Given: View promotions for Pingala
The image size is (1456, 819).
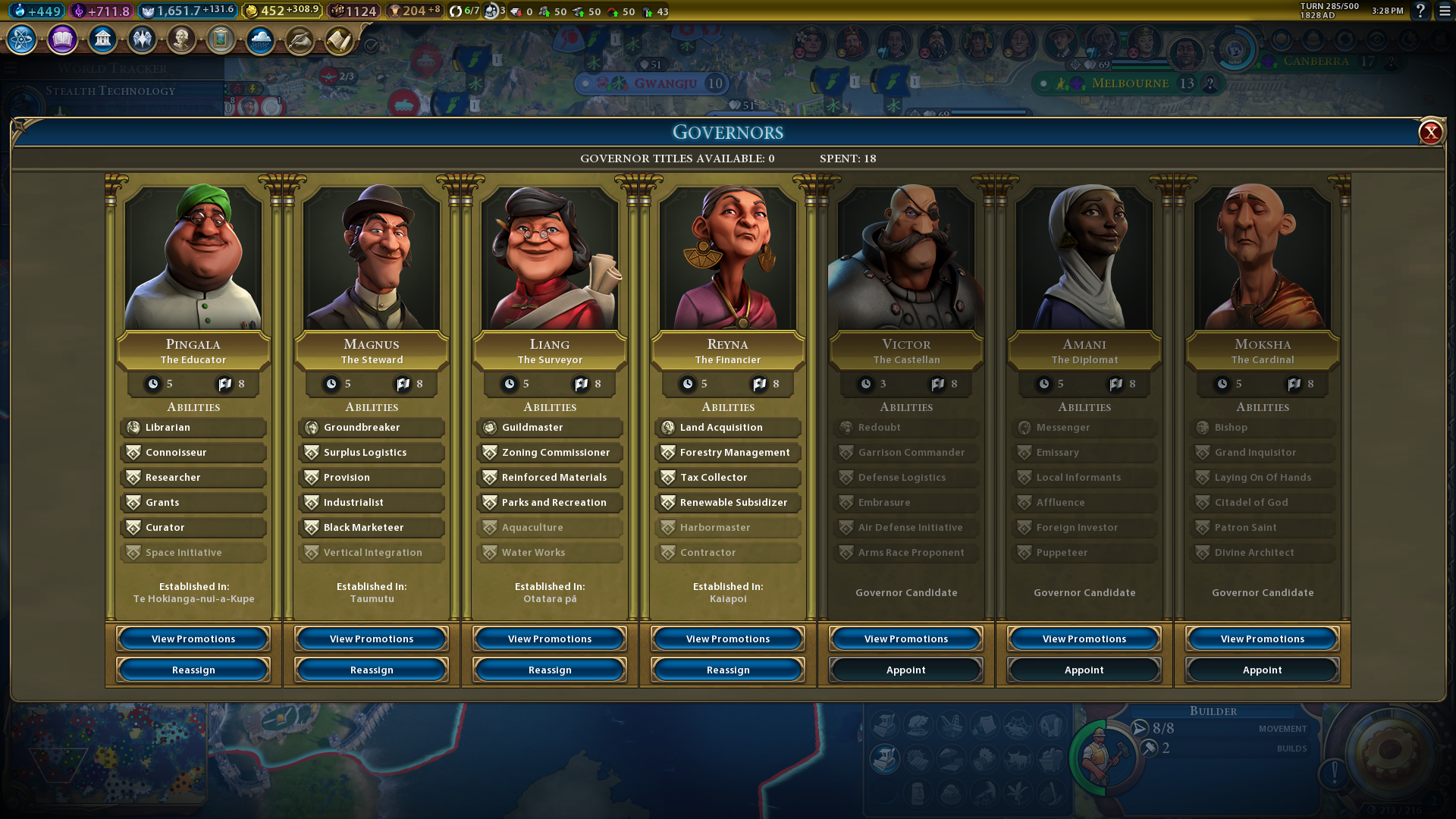Looking at the screenshot, I should click(x=193, y=639).
